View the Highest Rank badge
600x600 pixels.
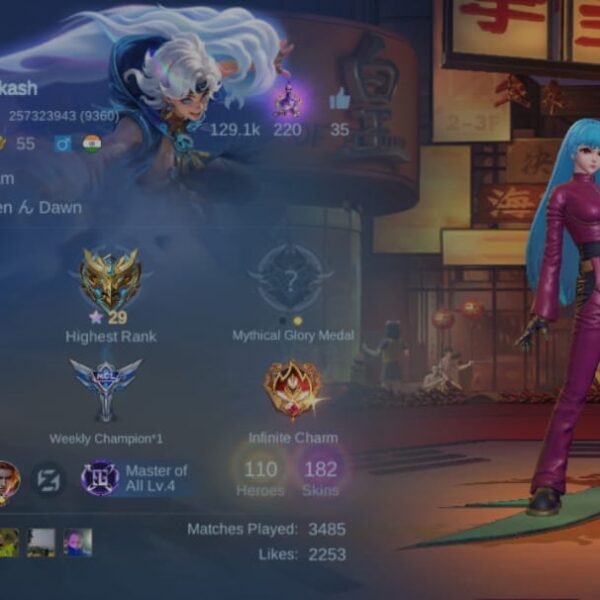110,282
